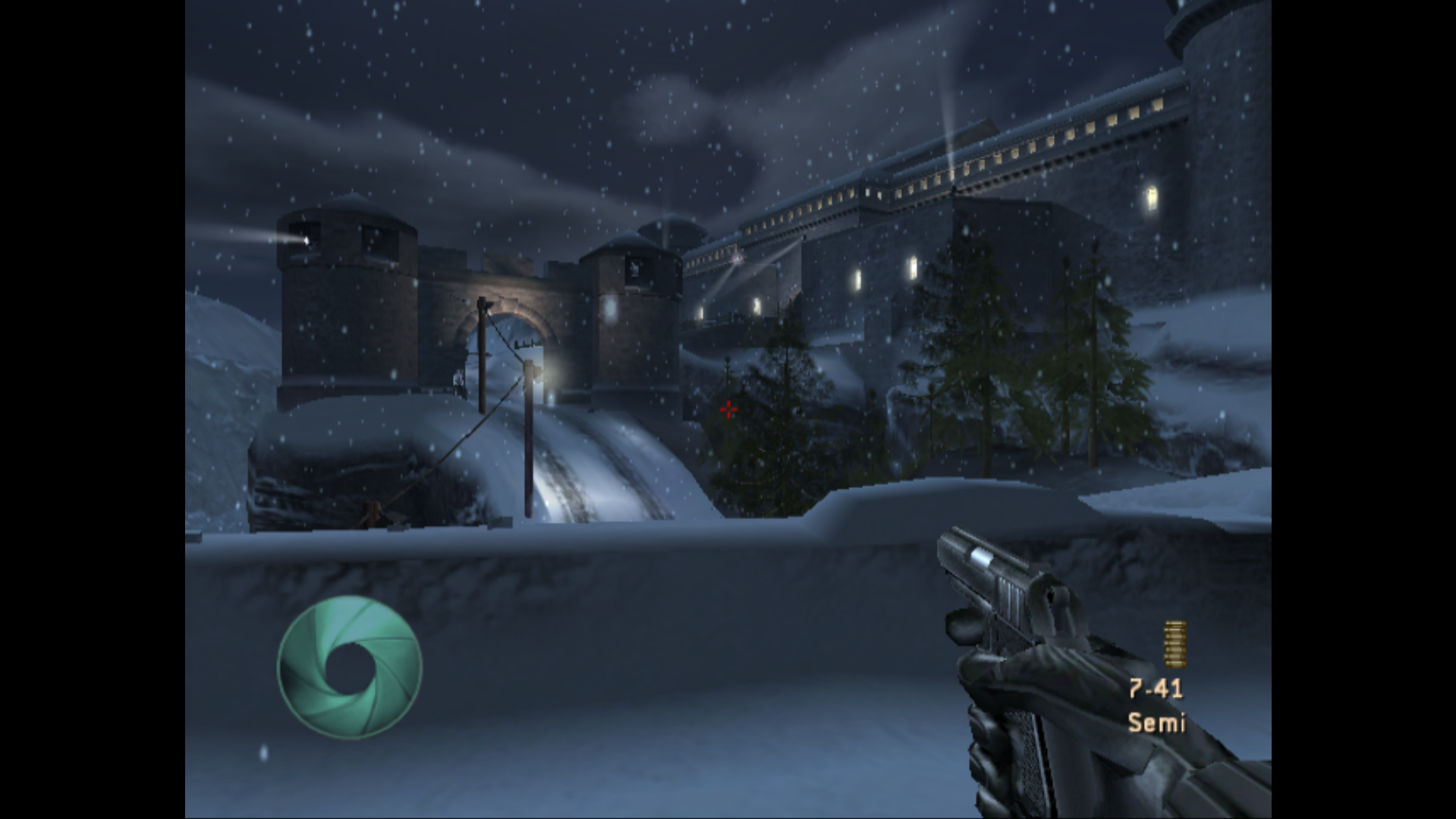Toggle the Semi fire mode indicator
The width and height of the screenshot is (1456, 819).
(x=1156, y=722)
